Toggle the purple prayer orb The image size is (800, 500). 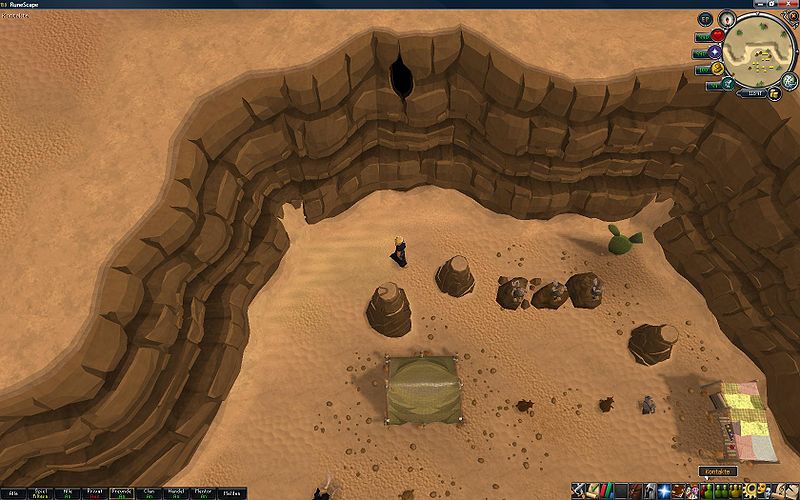point(714,52)
